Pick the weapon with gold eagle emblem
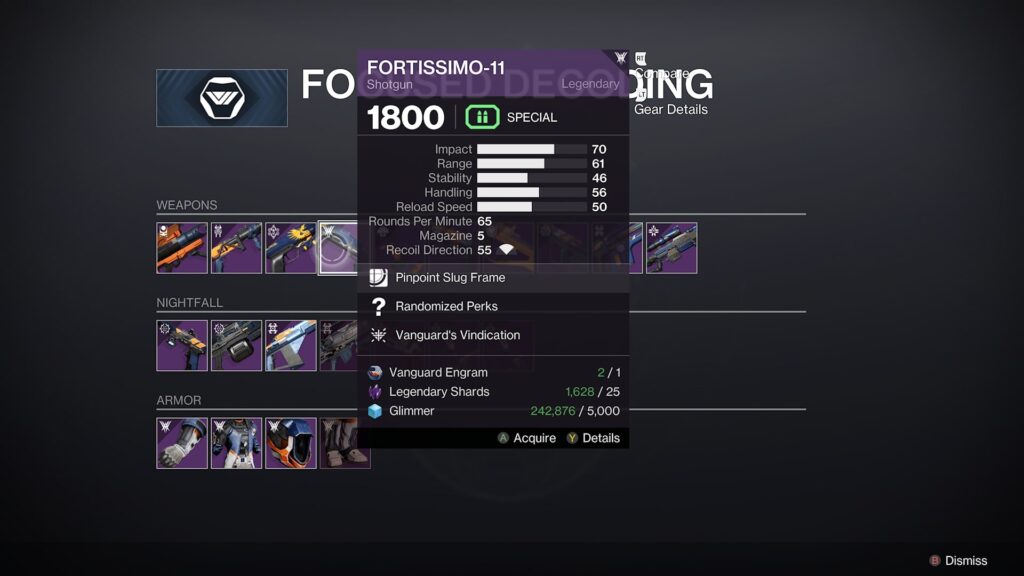This screenshot has height=576, width=1024. coord(290,248)
